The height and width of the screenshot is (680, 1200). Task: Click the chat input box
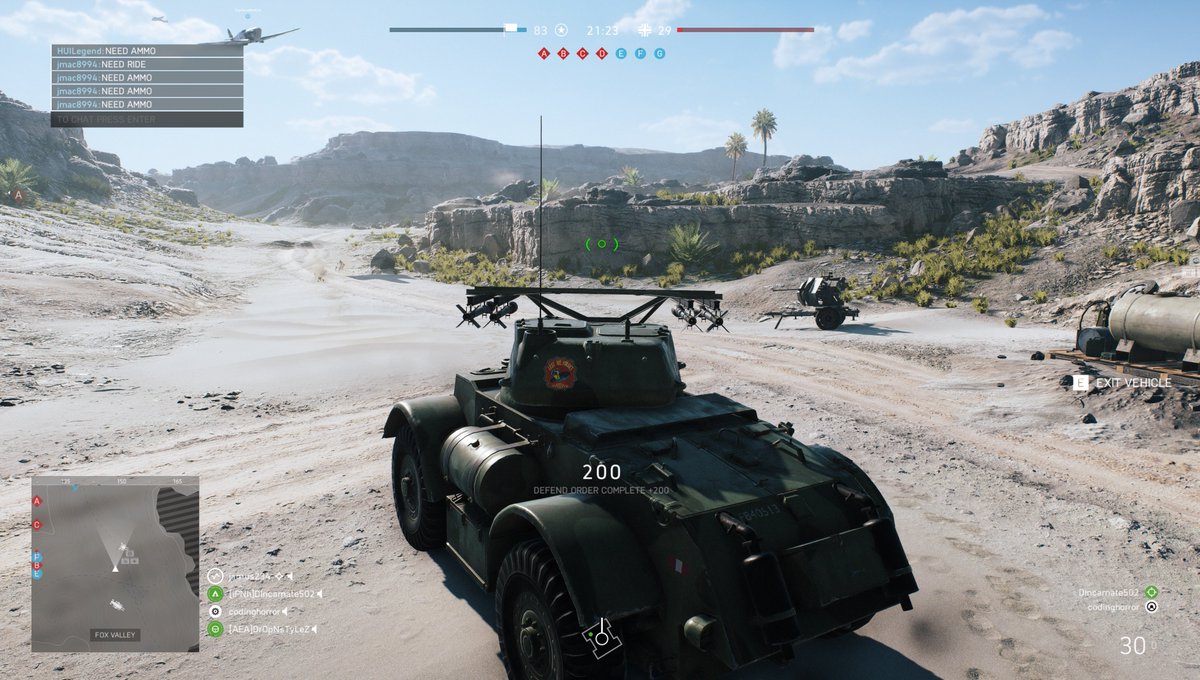coord(146,119)
